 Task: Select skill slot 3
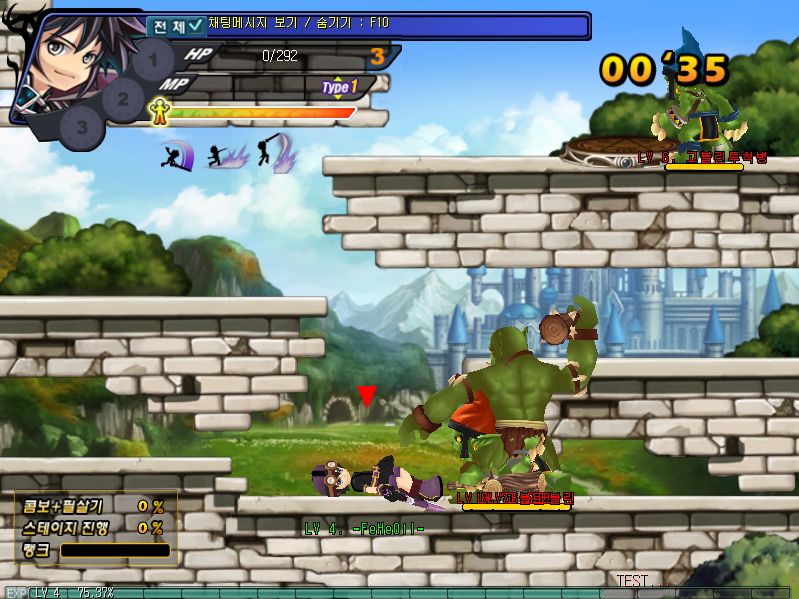(82, 127)
